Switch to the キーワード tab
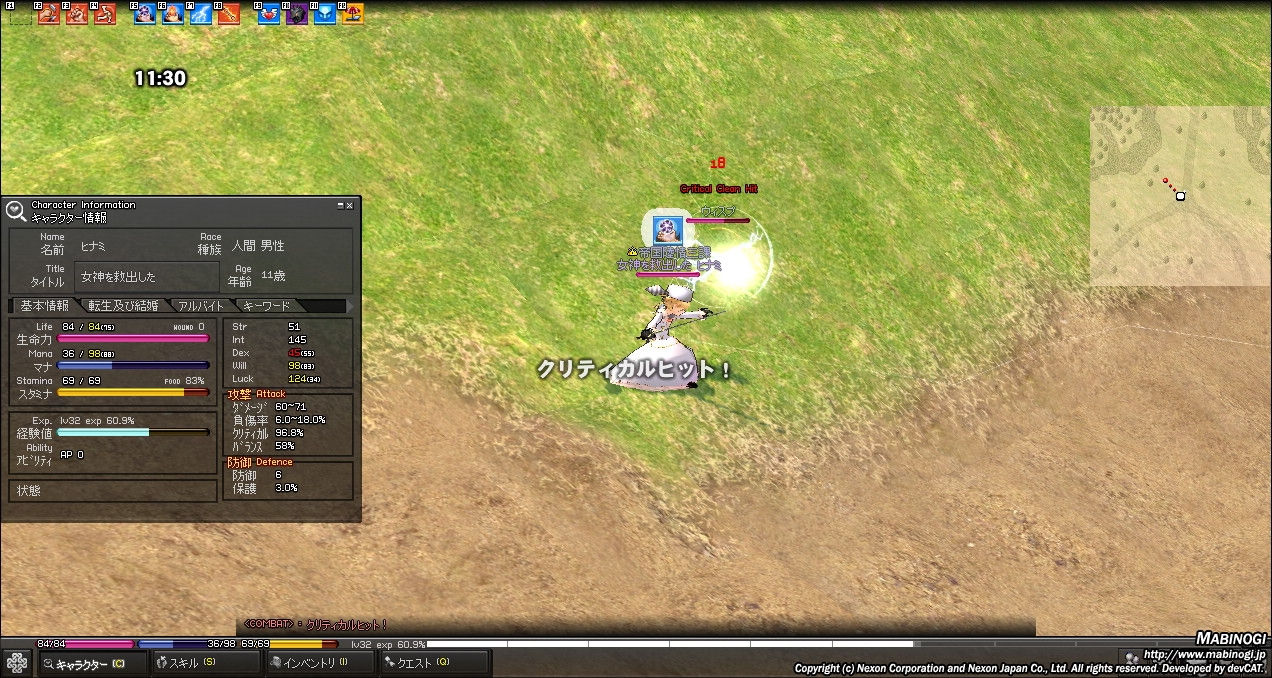The width and height of the screenshot is (1272, 678). 265,306
